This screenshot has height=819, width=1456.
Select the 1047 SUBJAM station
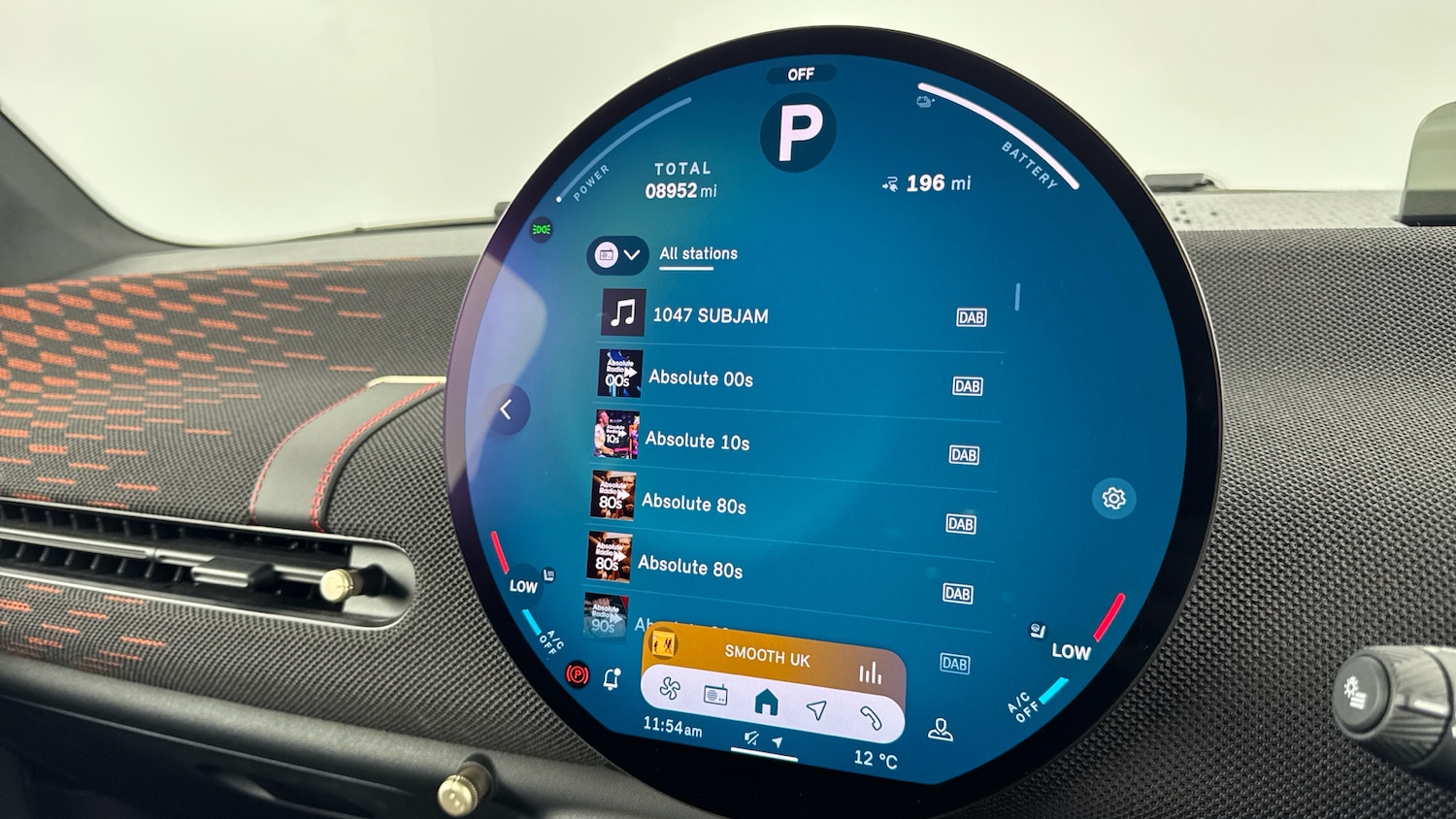coord(710,315)
